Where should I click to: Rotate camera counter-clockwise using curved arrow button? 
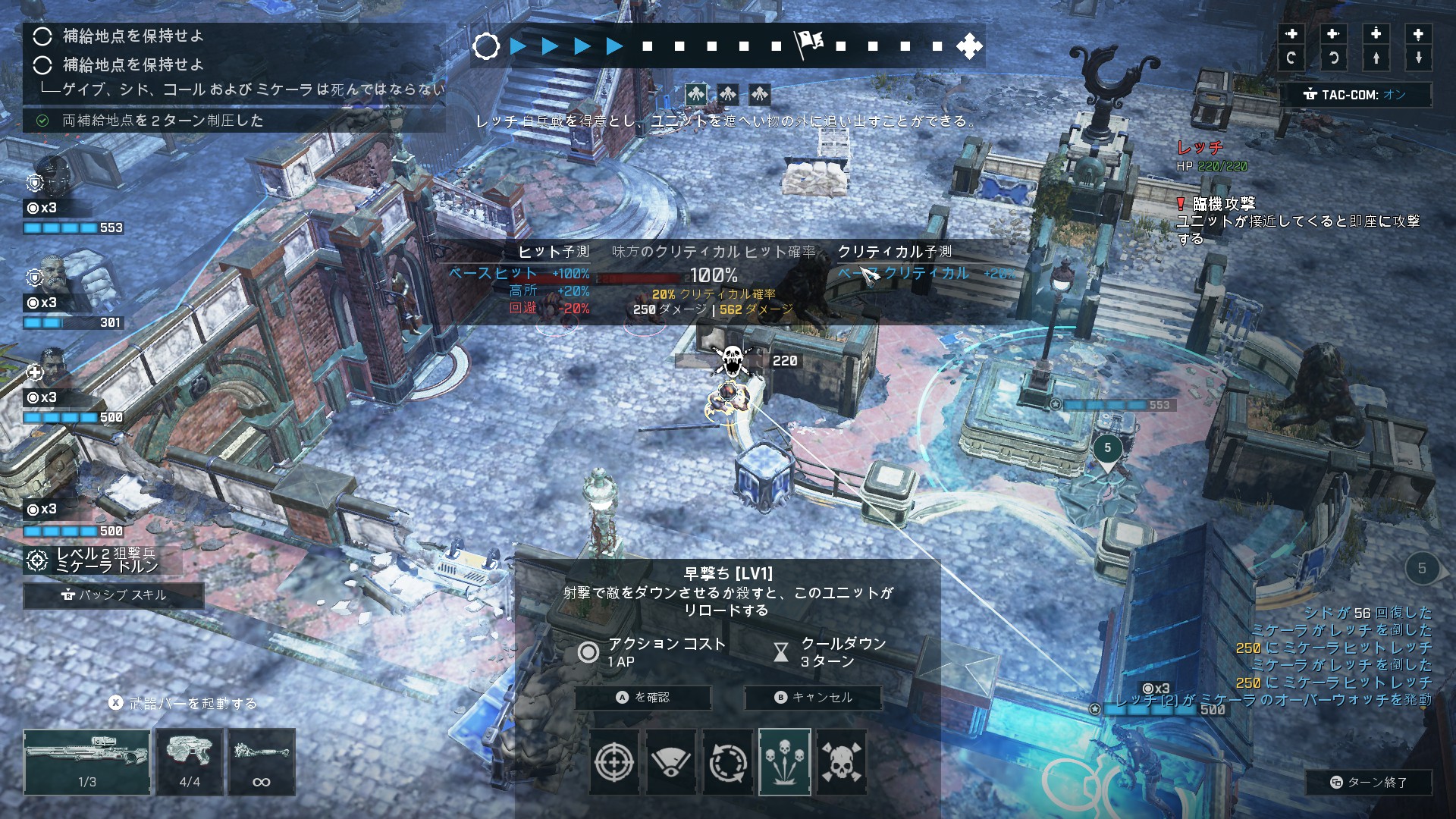coord(1333,58)
